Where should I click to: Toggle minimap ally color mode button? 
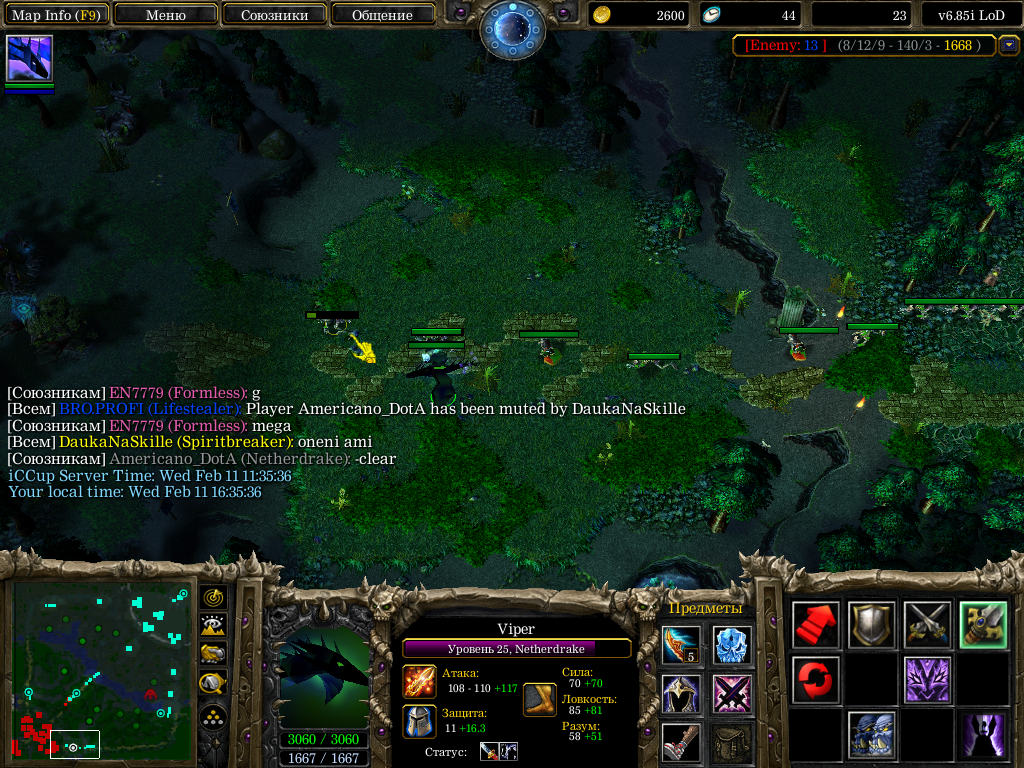pos(213,654)
